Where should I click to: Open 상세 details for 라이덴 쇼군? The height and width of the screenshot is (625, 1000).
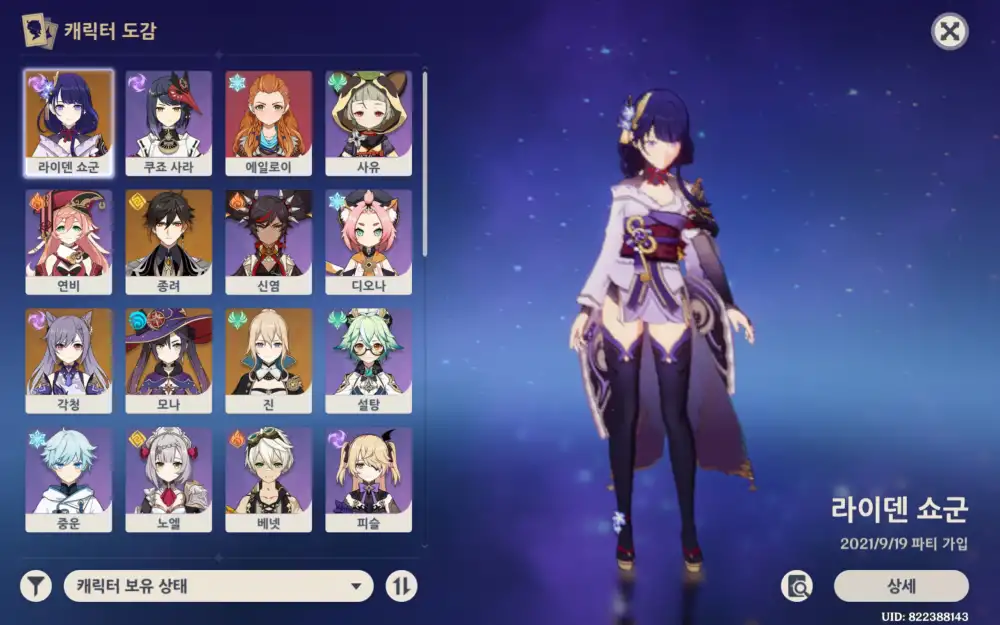tap(901, 586)
